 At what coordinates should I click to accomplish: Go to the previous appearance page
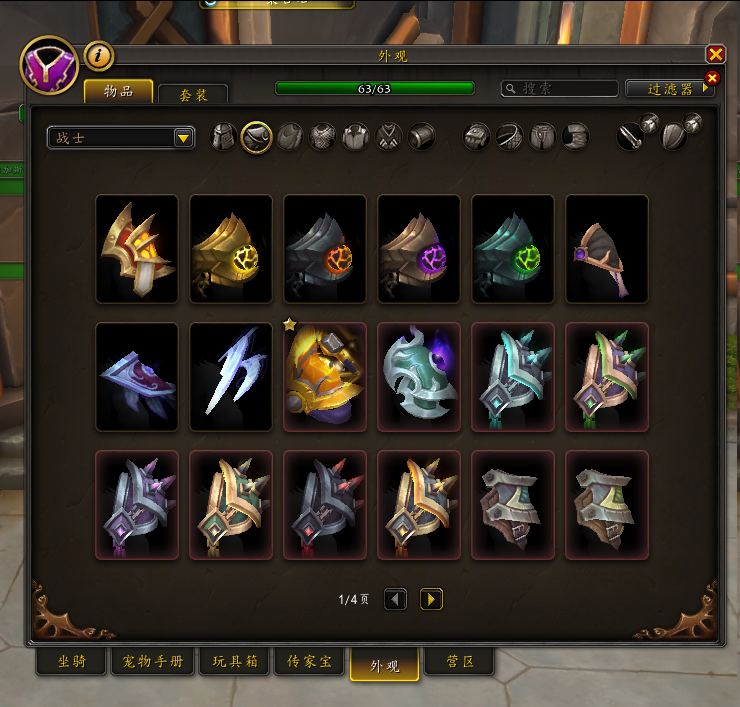pos(396,599)
